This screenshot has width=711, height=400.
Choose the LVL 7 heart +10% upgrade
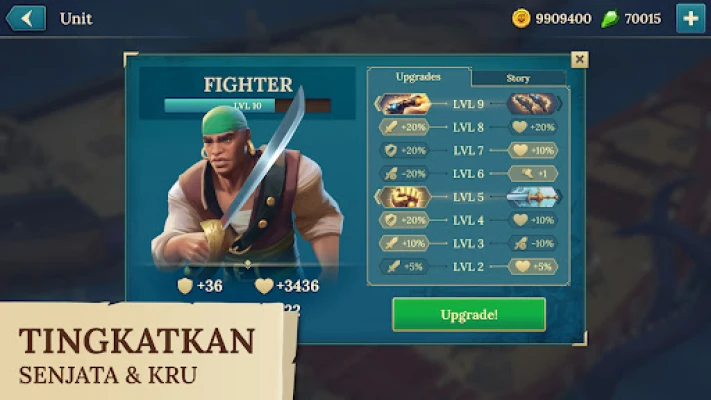tap(534, 150)
